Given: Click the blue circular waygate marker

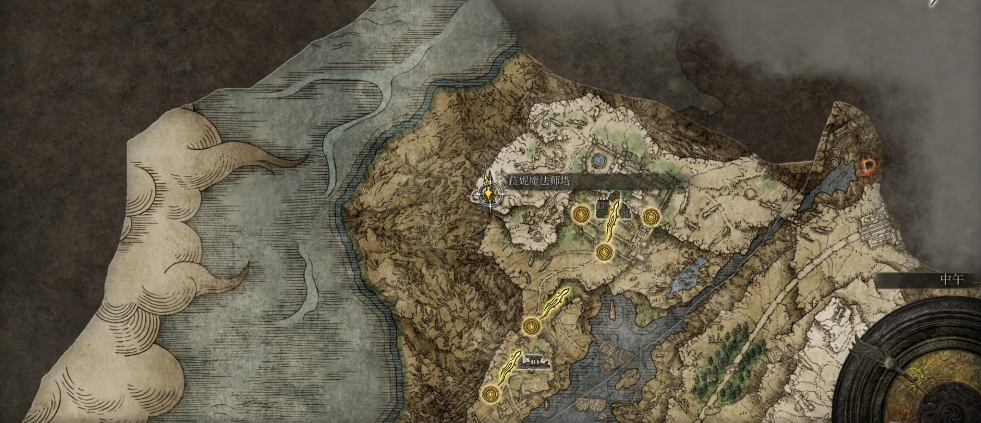Looking at the screenshot, I should 599,158.
